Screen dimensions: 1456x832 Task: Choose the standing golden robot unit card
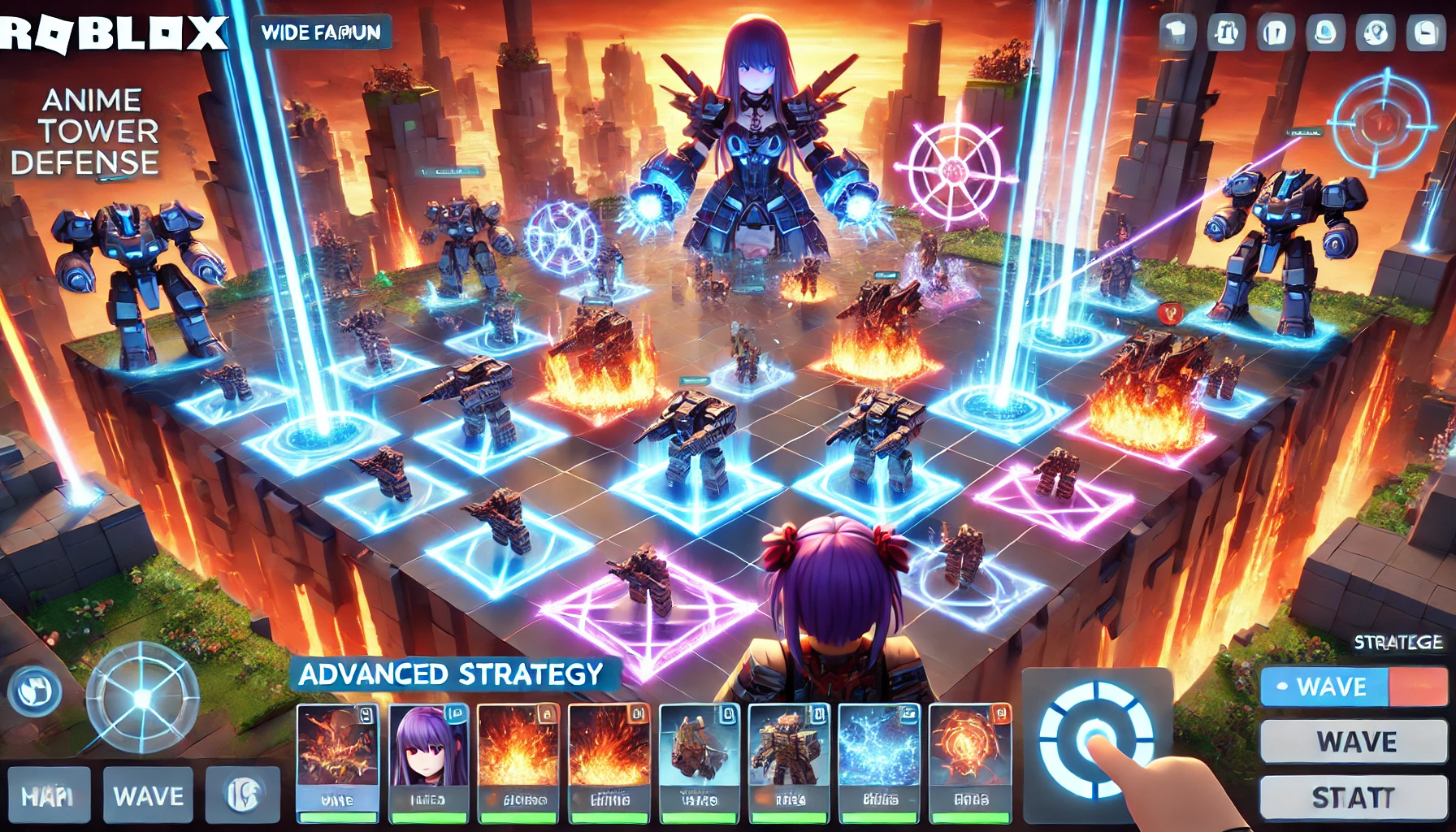pyautogui.click(x=788, y=761)
